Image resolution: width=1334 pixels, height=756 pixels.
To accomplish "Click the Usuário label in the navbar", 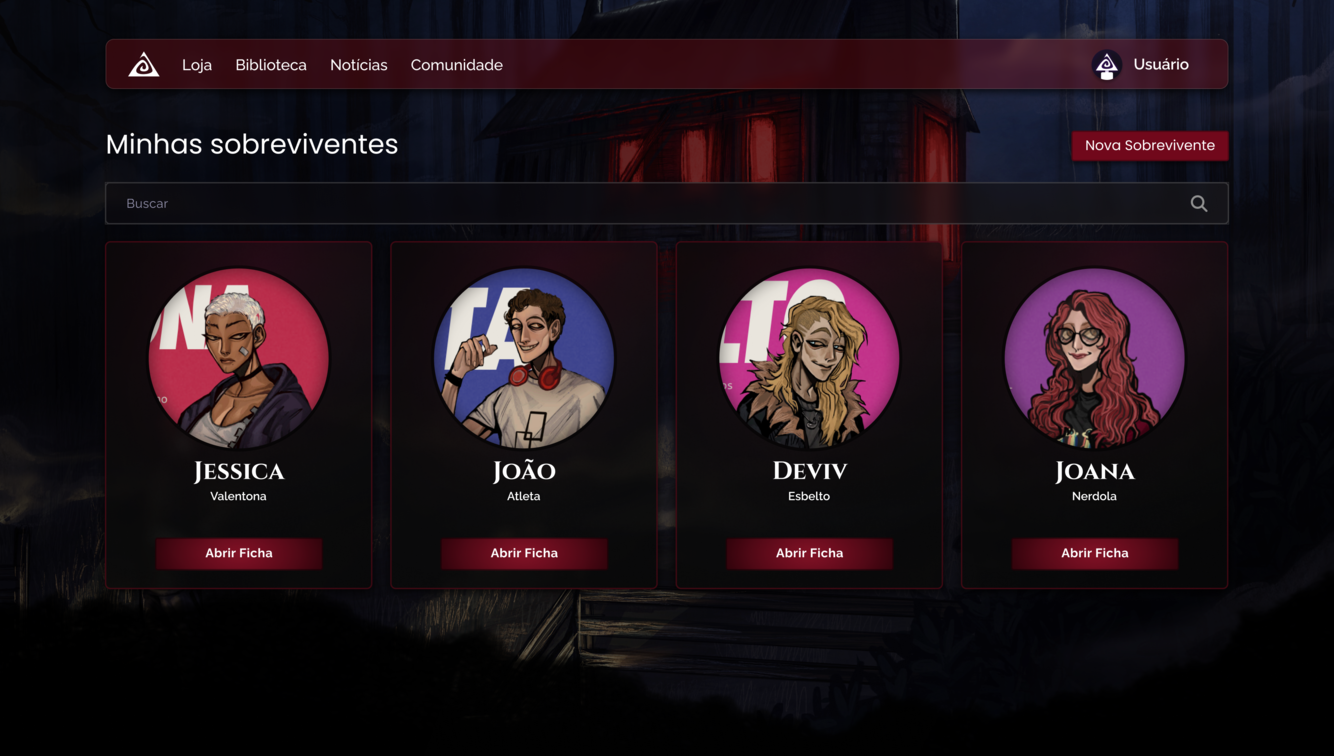I will [x=1160, y=64].
